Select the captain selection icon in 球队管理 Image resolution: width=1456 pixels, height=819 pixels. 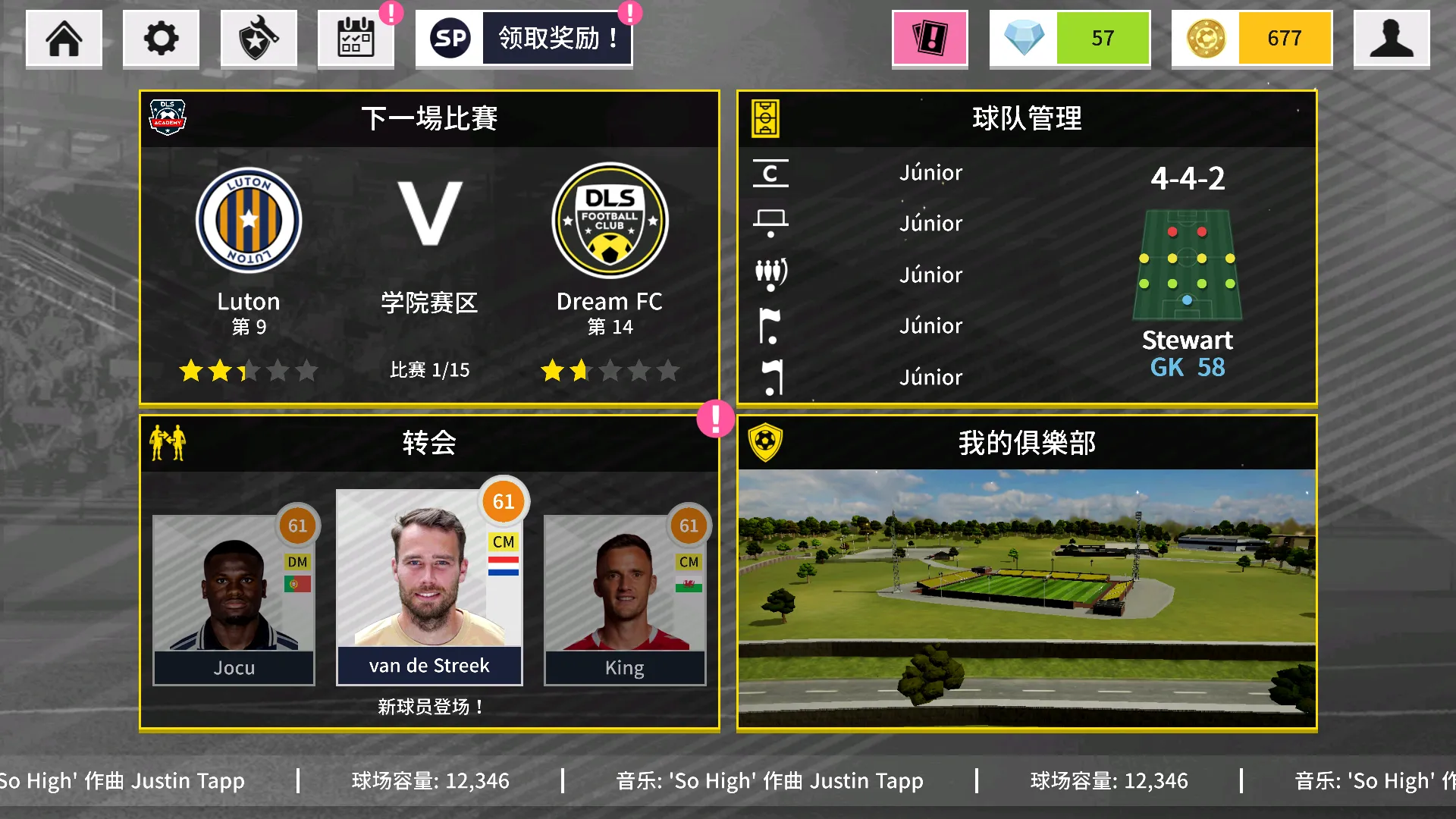click(x=770, y=173)
